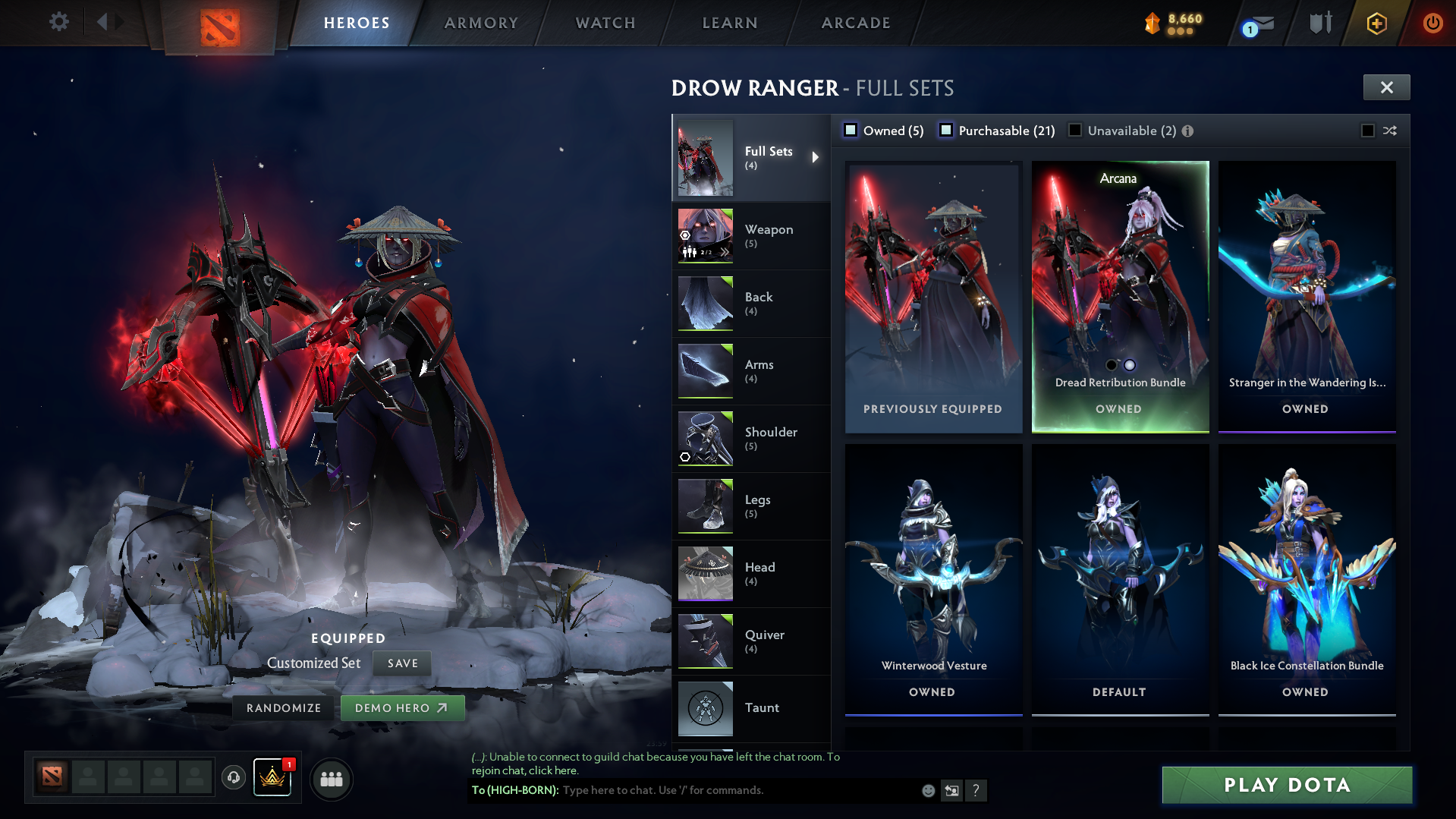This screenshot has width=1456, height=819.
Task: Open the Arcade tab
Action: [x=856, y=23]
